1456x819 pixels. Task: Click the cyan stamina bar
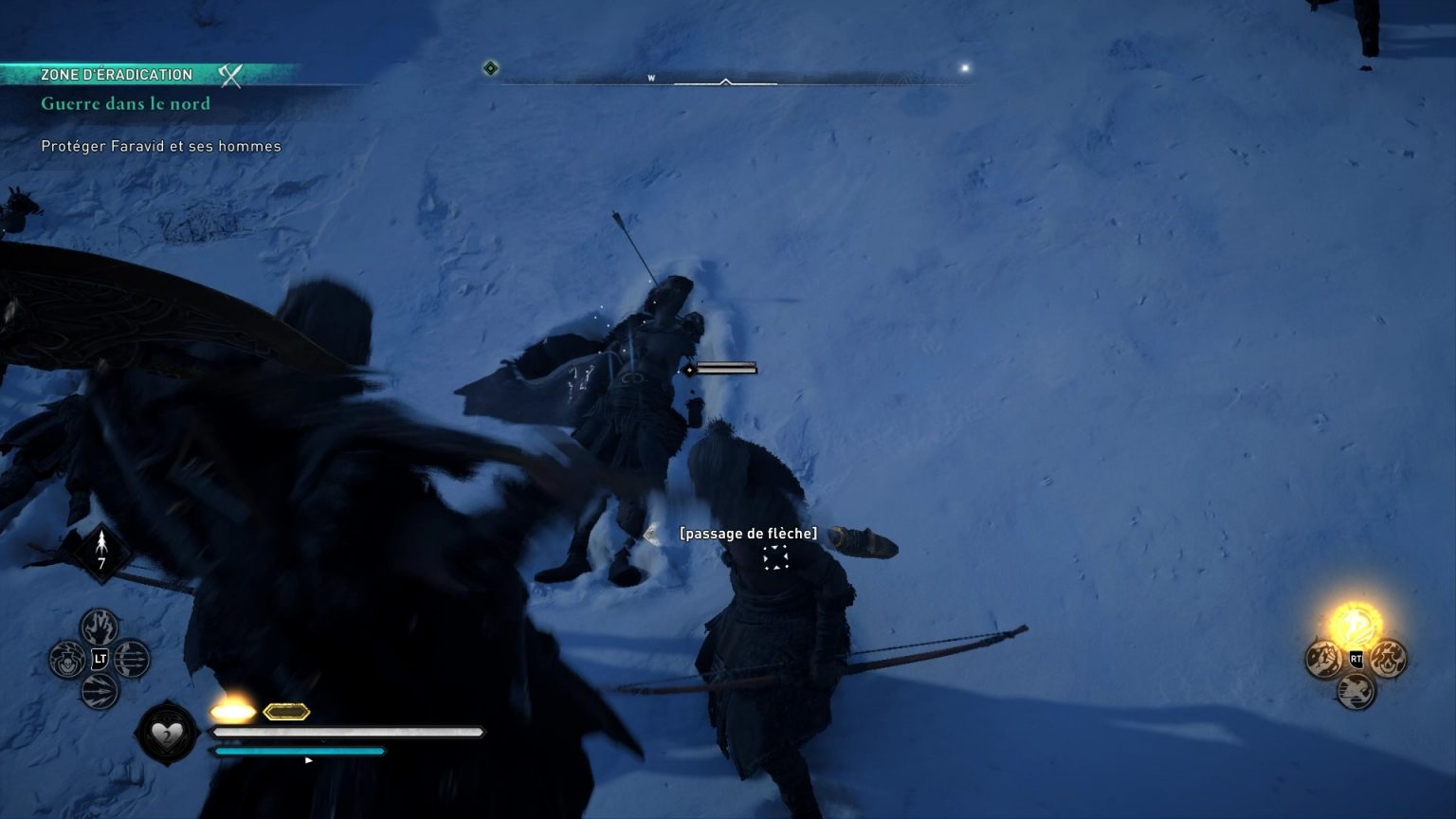(299, 751)
